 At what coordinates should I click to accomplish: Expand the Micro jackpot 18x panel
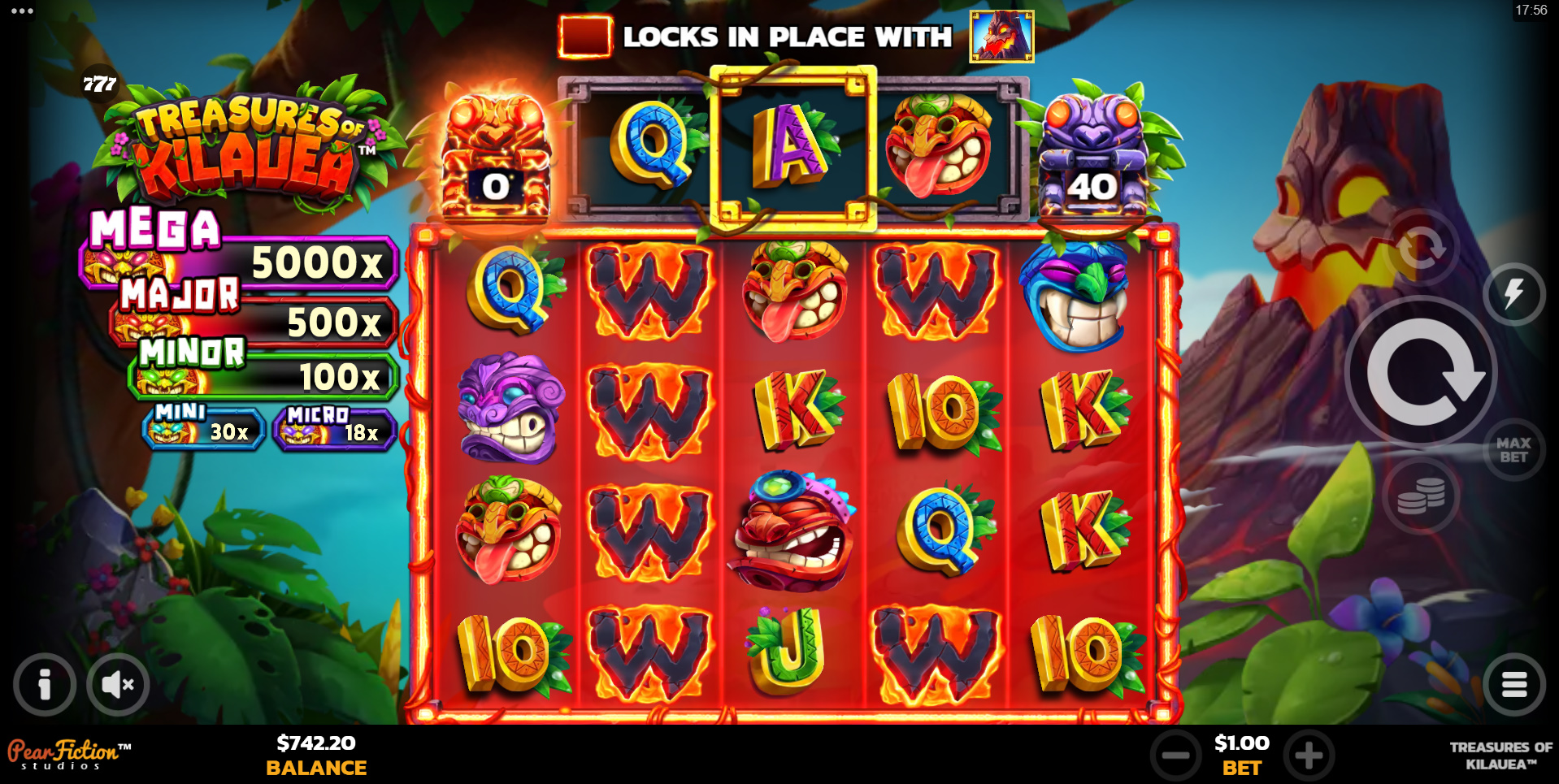[x=334, y=429]
